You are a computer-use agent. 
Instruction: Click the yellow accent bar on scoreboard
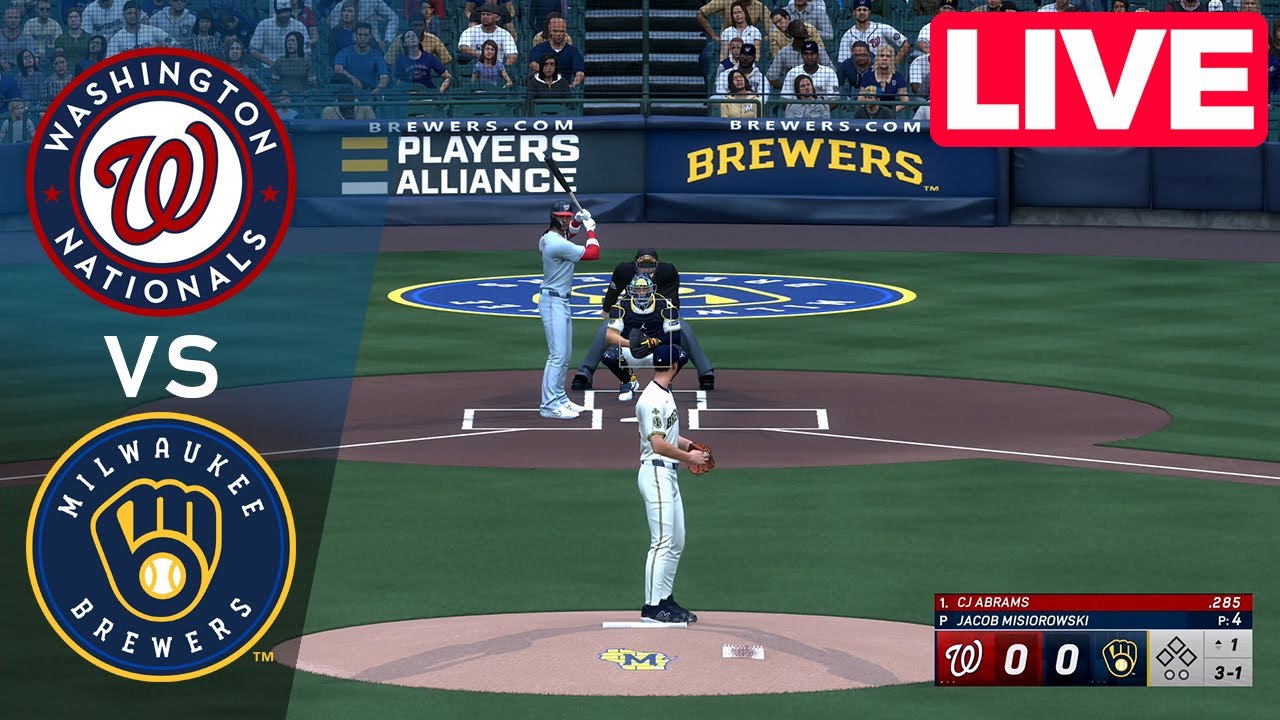[1148, 657]
